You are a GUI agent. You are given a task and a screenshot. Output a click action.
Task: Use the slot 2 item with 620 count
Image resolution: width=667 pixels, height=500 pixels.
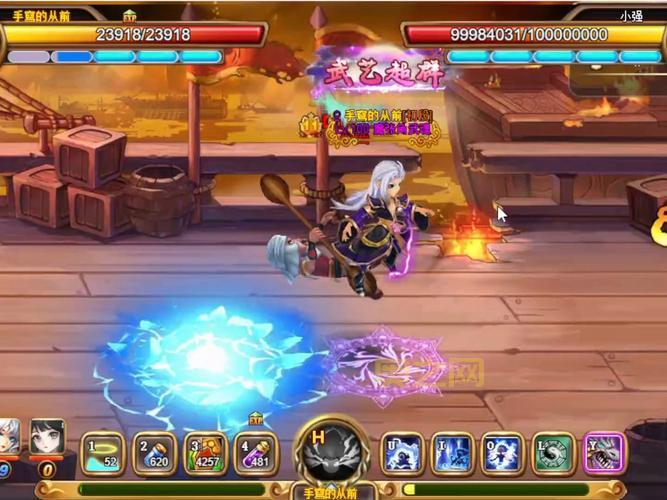[153, 453]
